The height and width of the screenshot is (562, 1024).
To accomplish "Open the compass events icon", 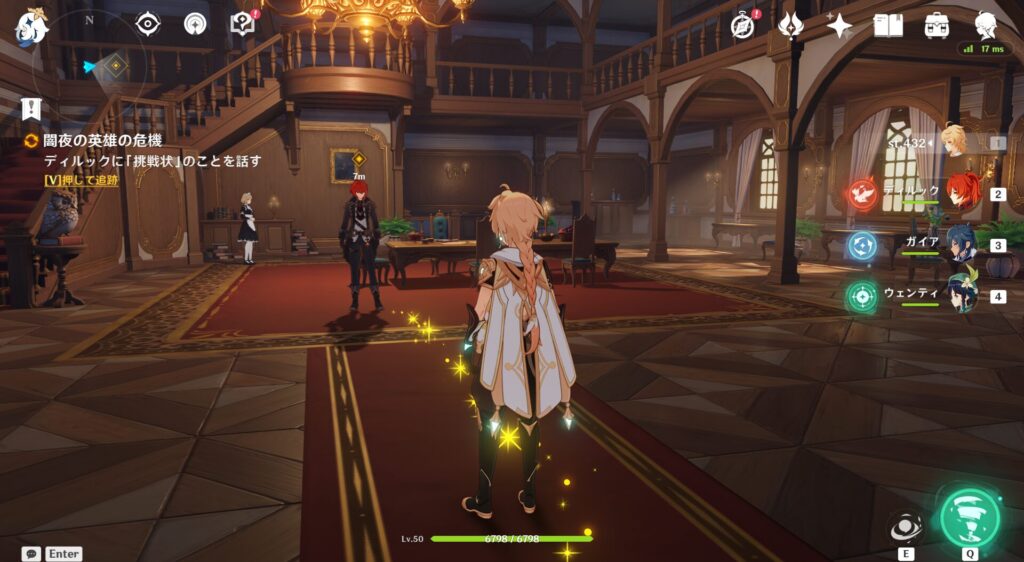I will [742, 25].
